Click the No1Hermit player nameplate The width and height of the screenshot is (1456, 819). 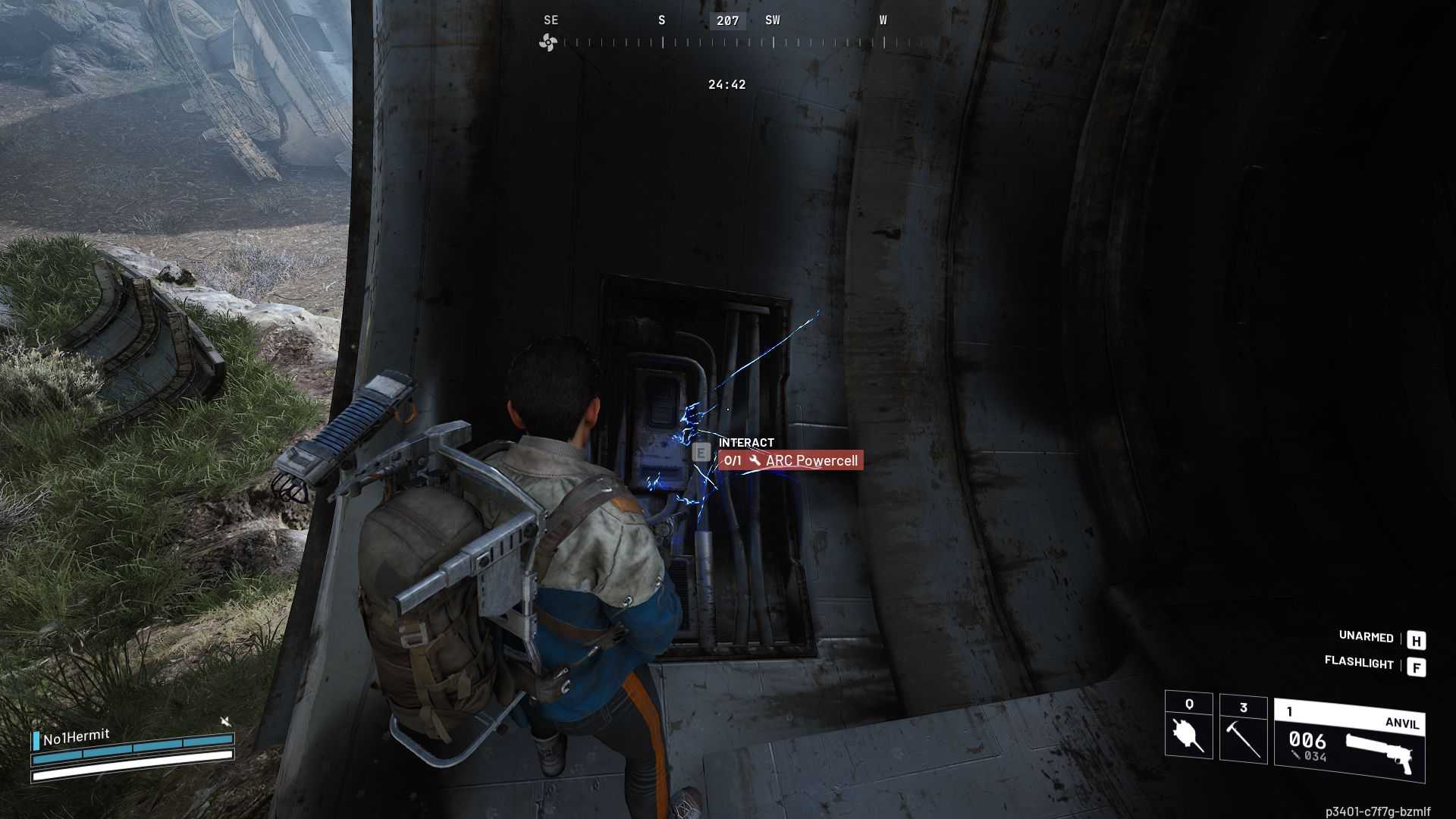click(76, 737)
